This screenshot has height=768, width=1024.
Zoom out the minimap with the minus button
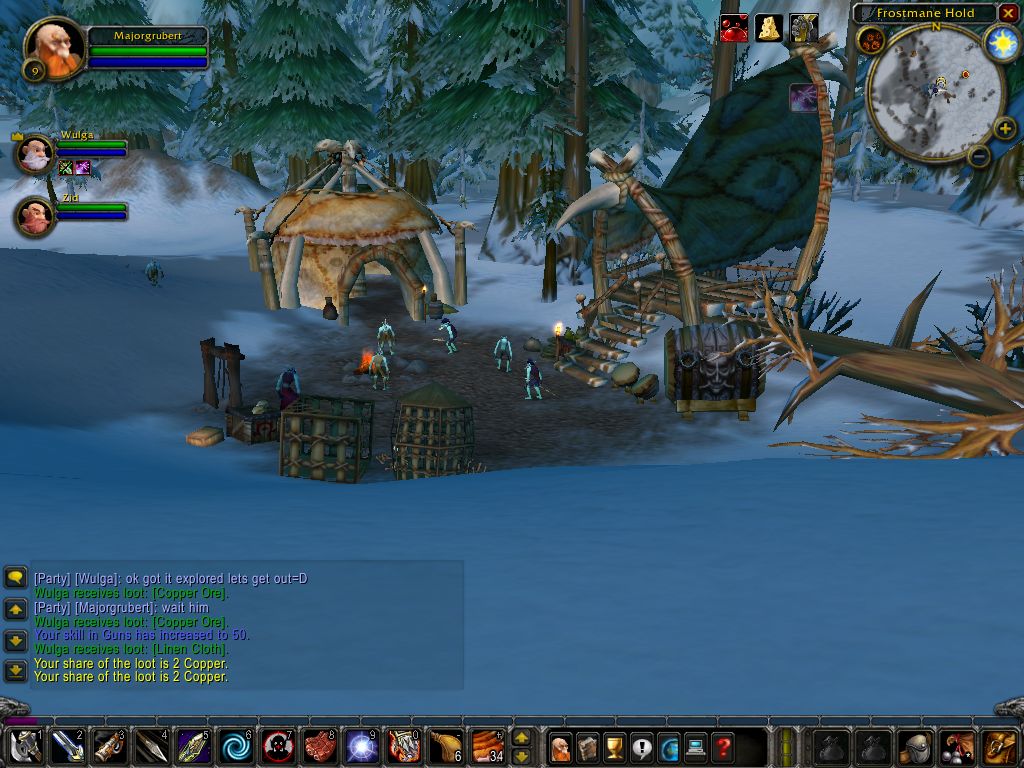[x=978, y=155]
